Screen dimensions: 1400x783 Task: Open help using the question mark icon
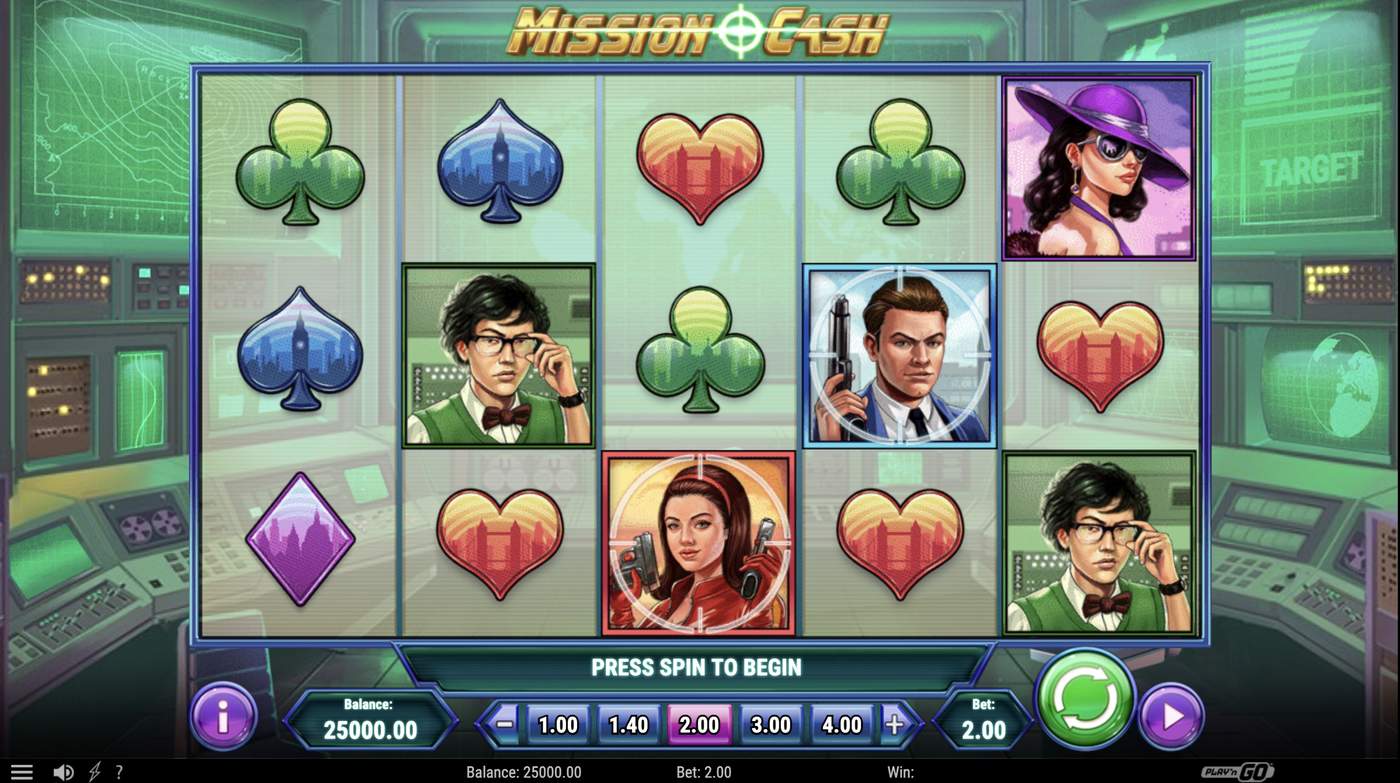(x=119, y=771)
